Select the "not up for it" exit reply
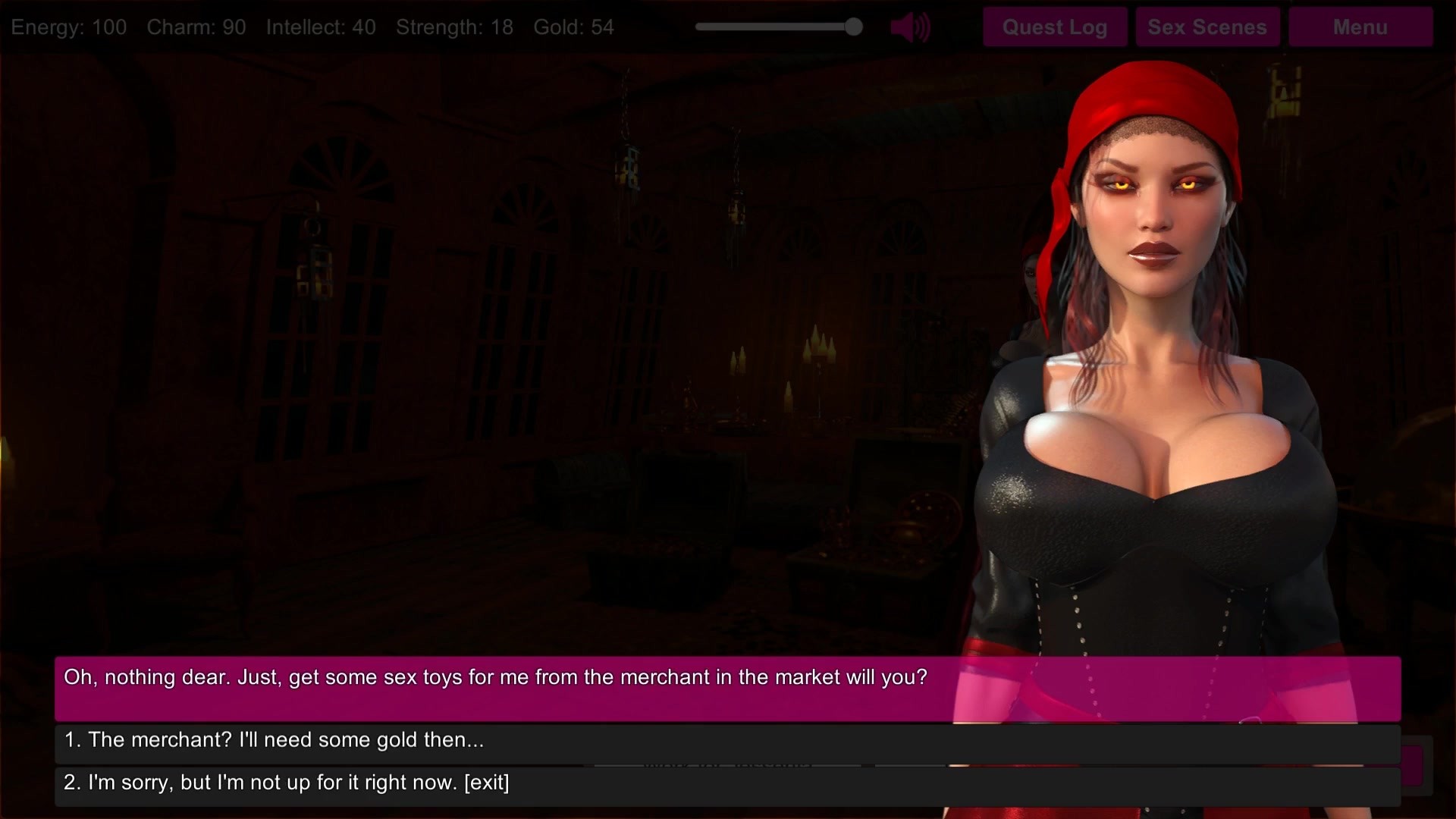The height and width of the screenshot is (819, 1456). pyautogui.click(x=726, y=783)
